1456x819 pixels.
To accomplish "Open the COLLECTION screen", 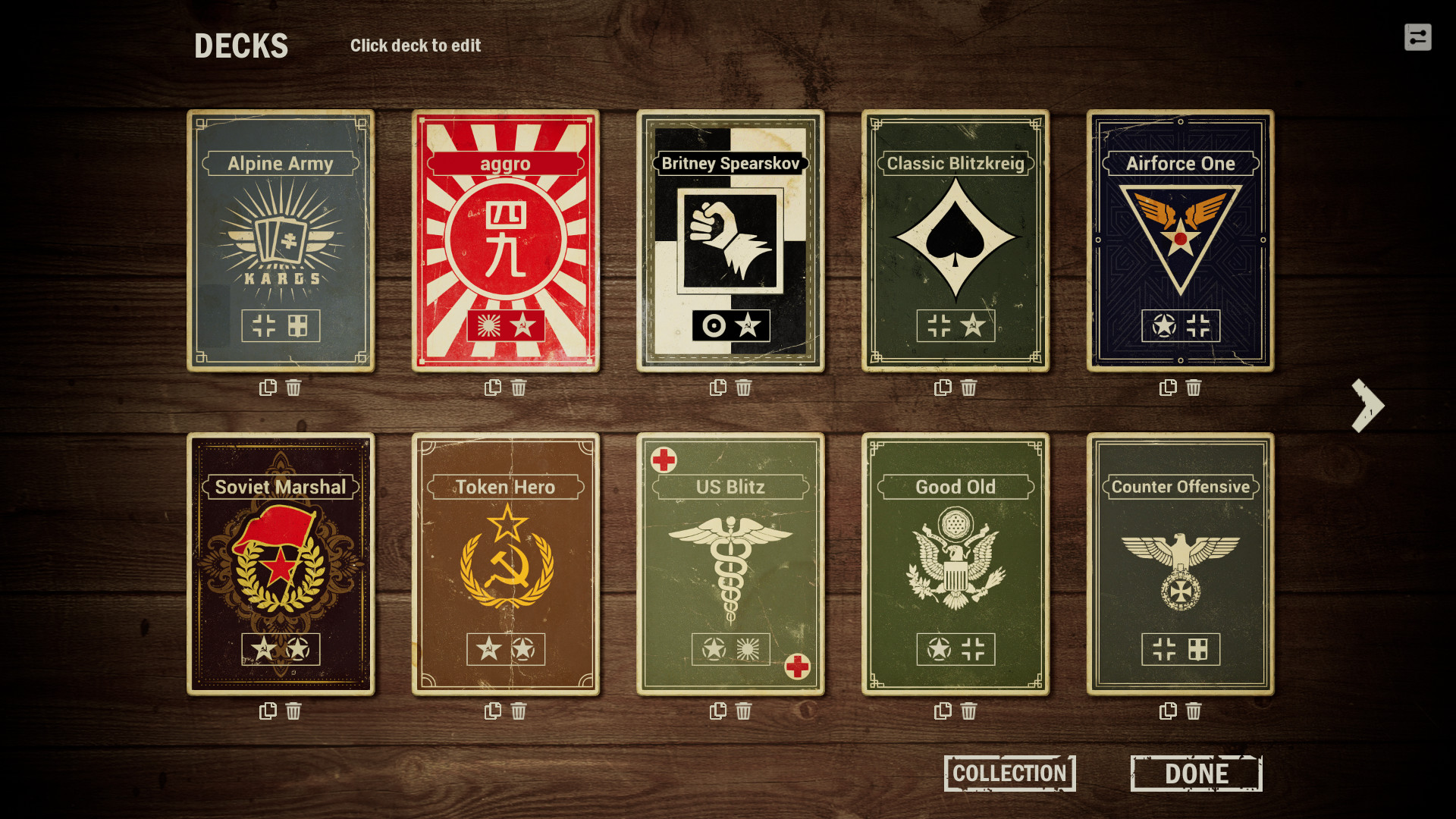I will point(1009,773).
